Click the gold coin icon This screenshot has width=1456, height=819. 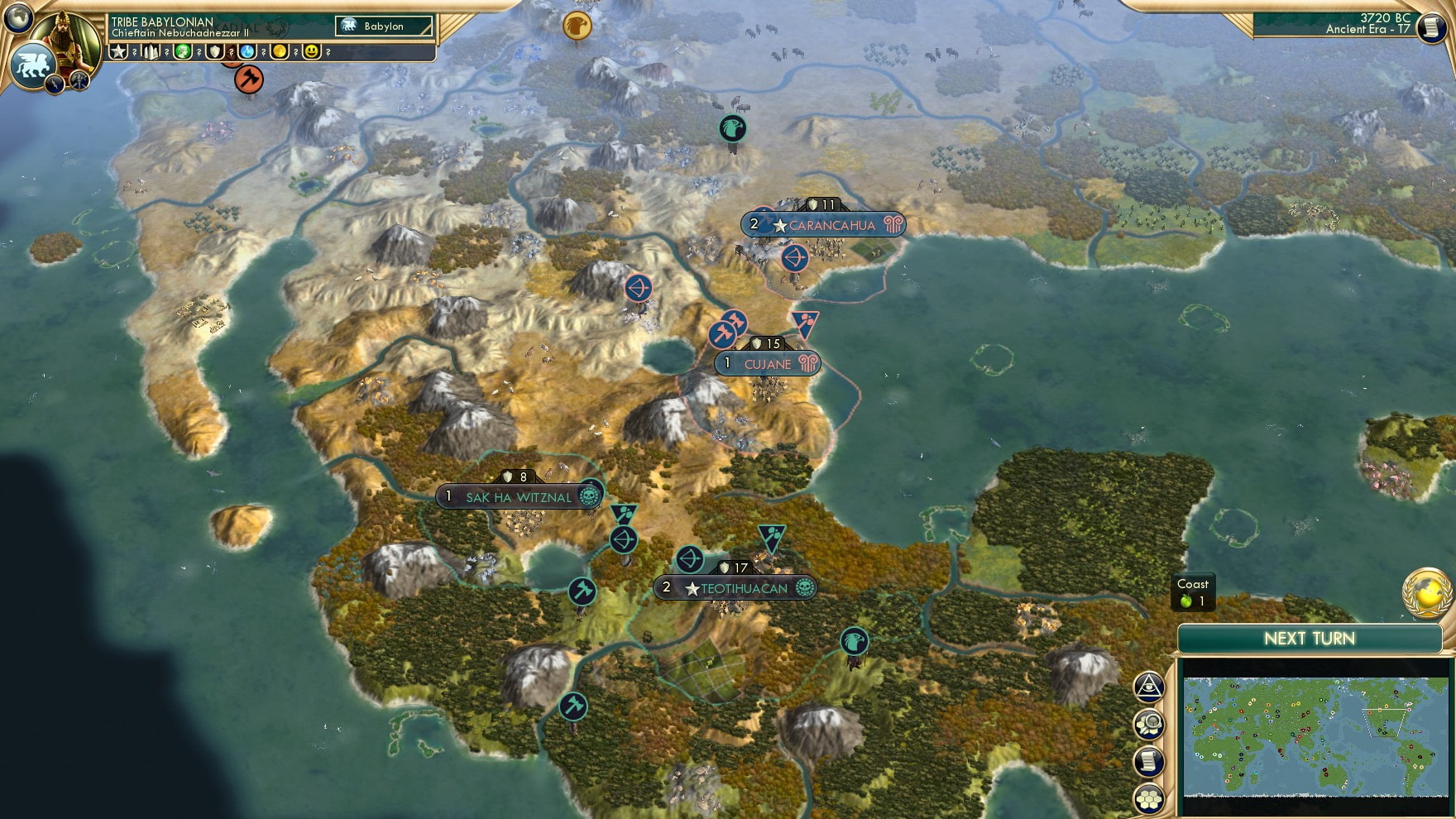[280, 52]
